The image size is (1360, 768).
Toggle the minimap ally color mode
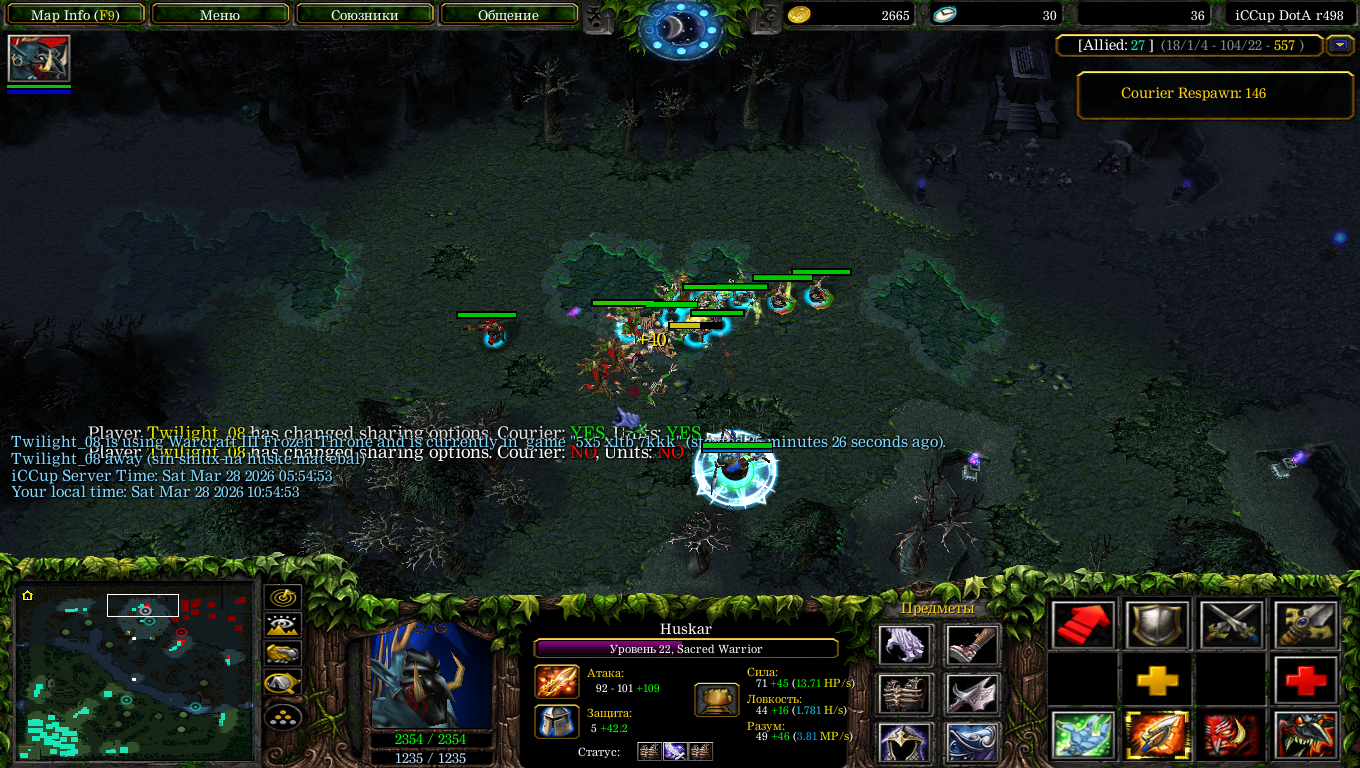[284, 654]
